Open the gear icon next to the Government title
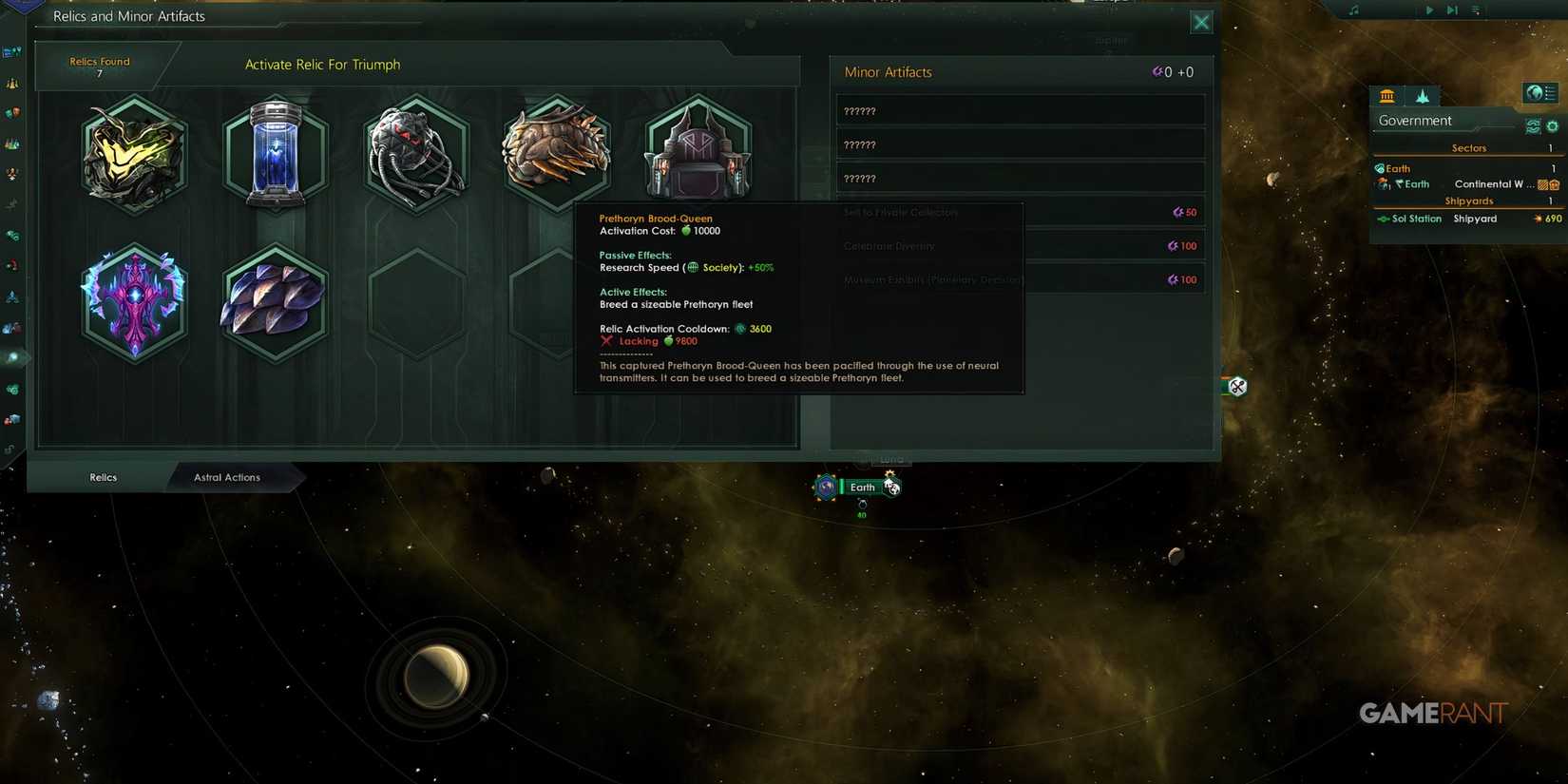 point(1553,124)
